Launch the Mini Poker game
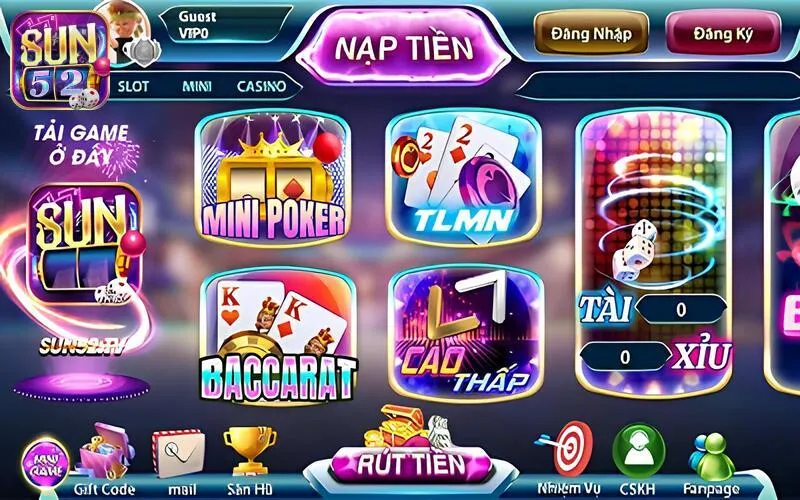The image size is (800, 500). (274, 179)
